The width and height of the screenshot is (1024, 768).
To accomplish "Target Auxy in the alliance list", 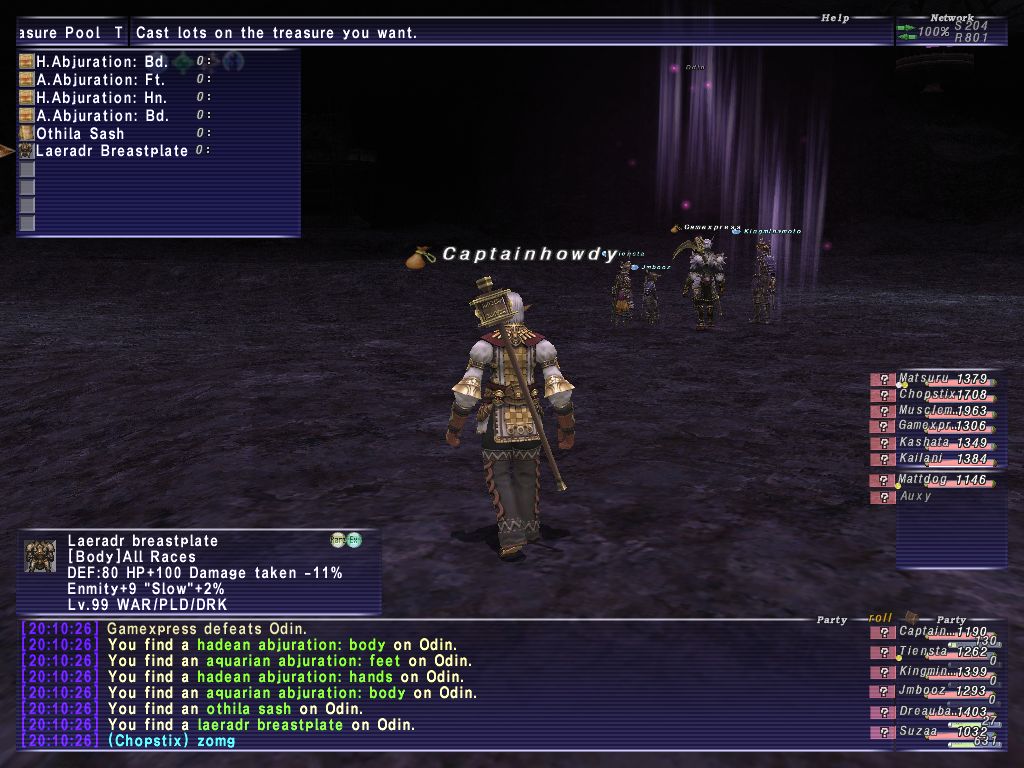I will coord(916,497).
